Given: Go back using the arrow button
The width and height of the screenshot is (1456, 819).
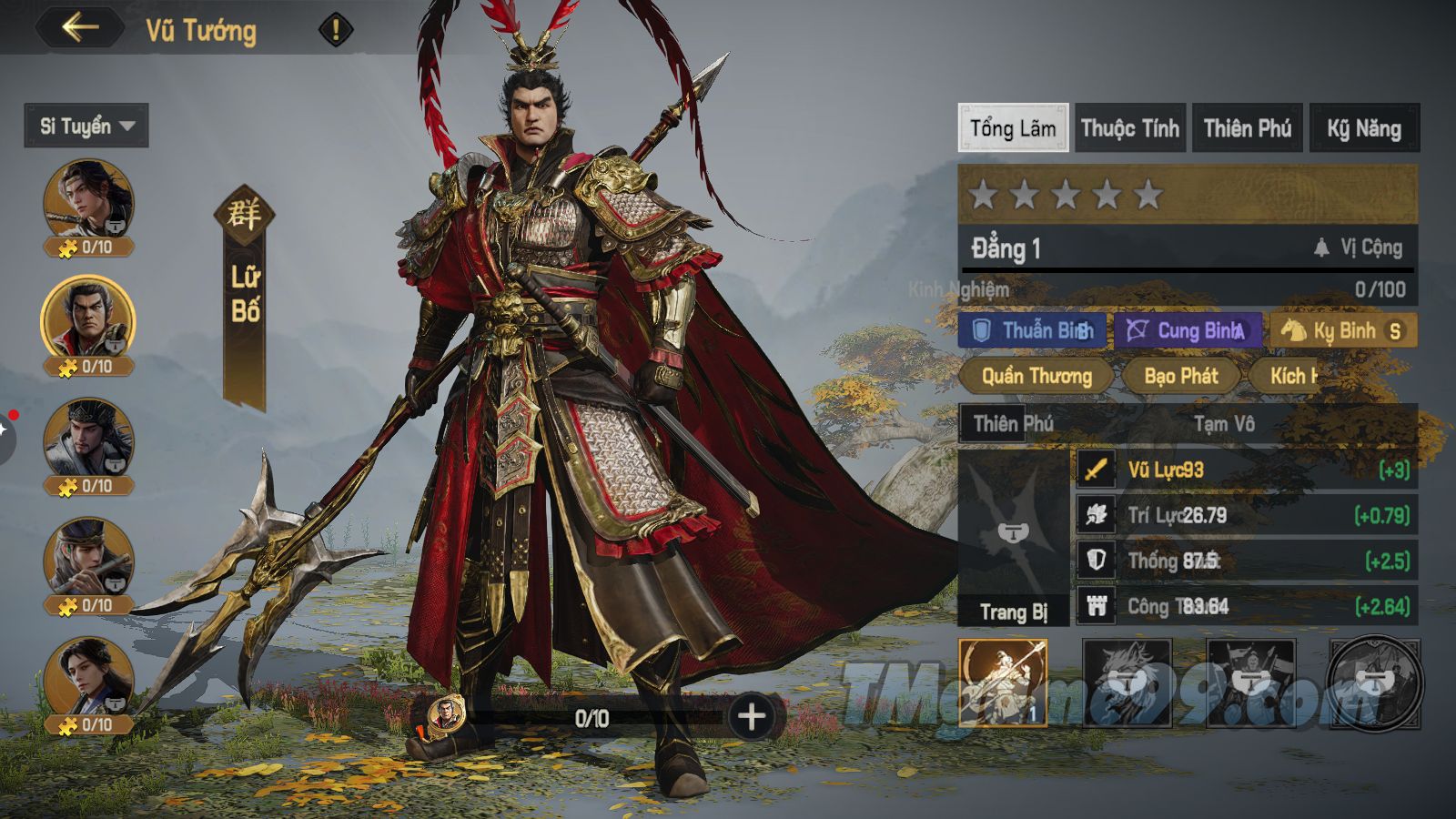Looking at the screenshot, I should click(80, 27).
